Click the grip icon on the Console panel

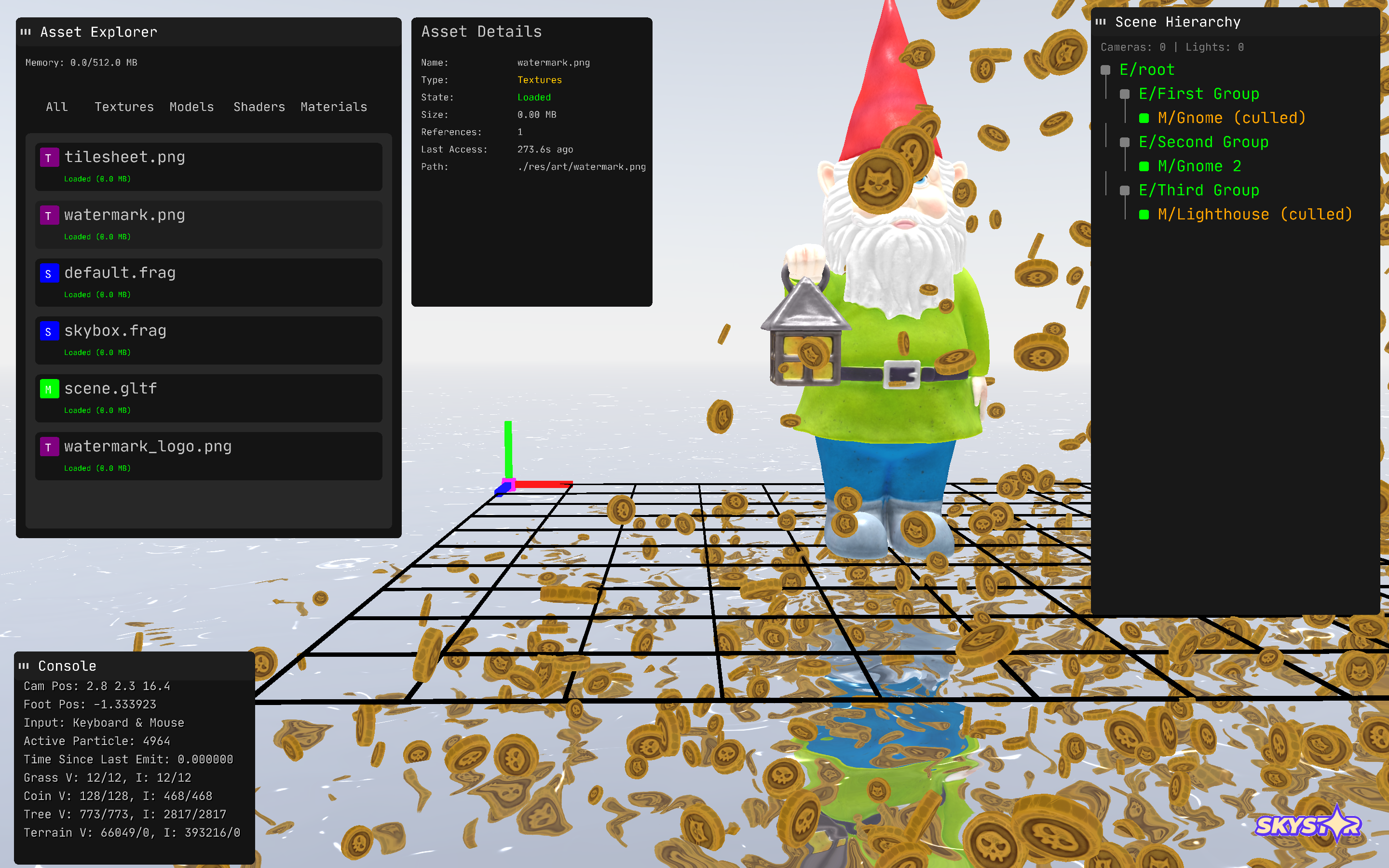[x=25, y=666]
